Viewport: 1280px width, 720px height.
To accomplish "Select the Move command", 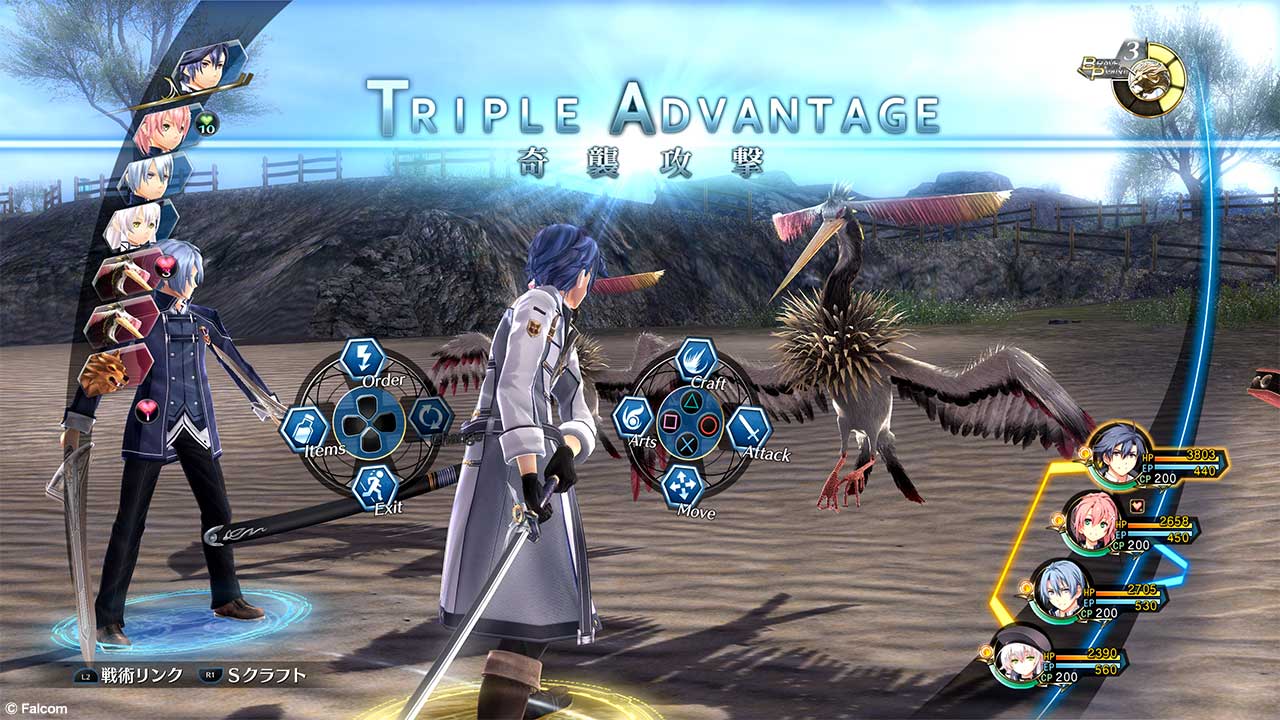I will (685, 486).
